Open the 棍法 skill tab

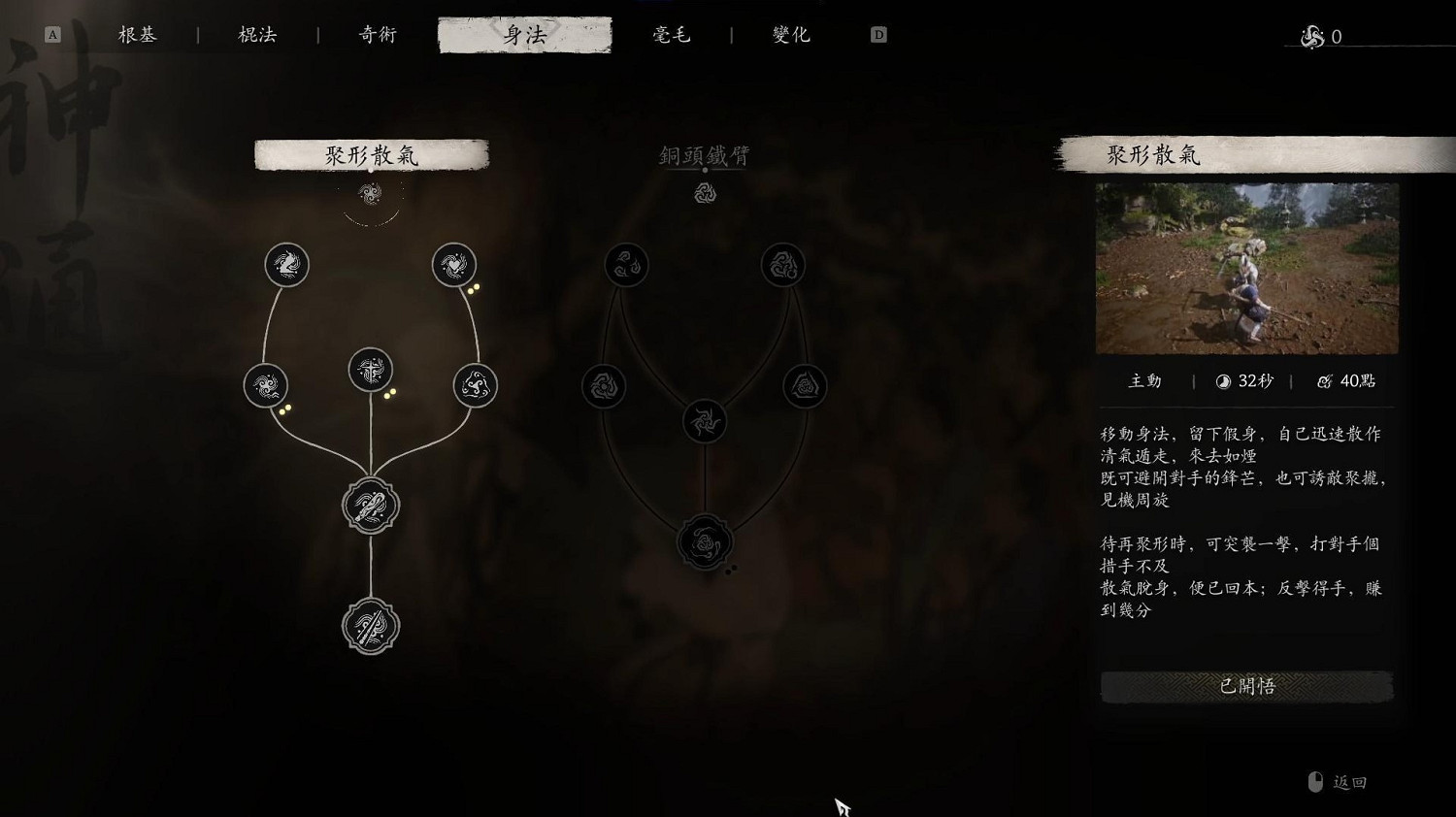tap(254, 34)
